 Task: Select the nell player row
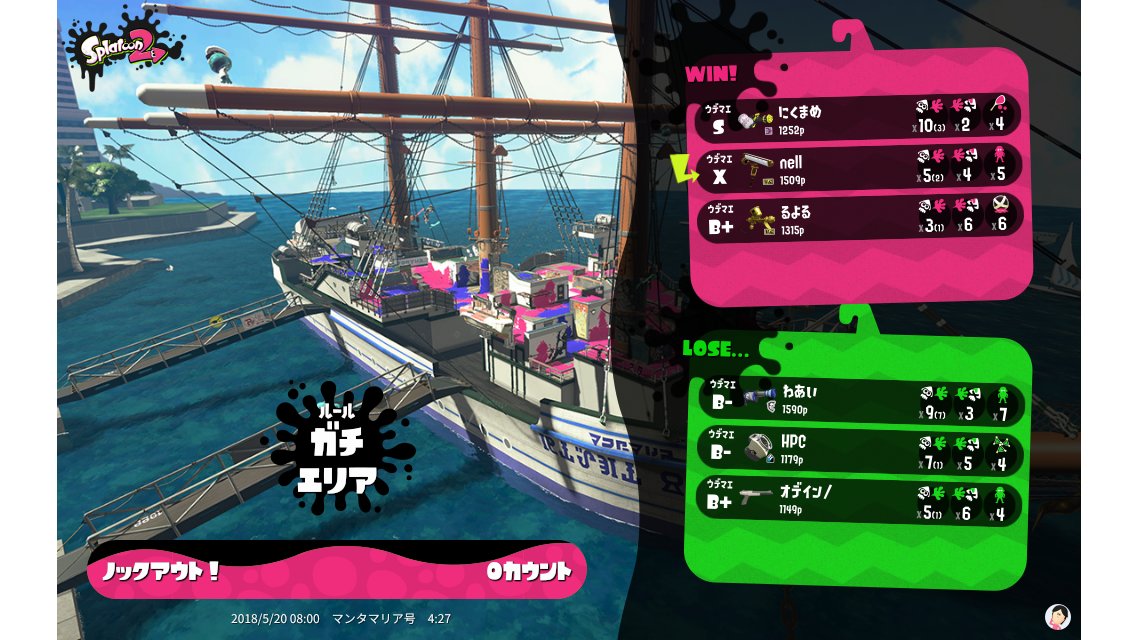[860, 168]
